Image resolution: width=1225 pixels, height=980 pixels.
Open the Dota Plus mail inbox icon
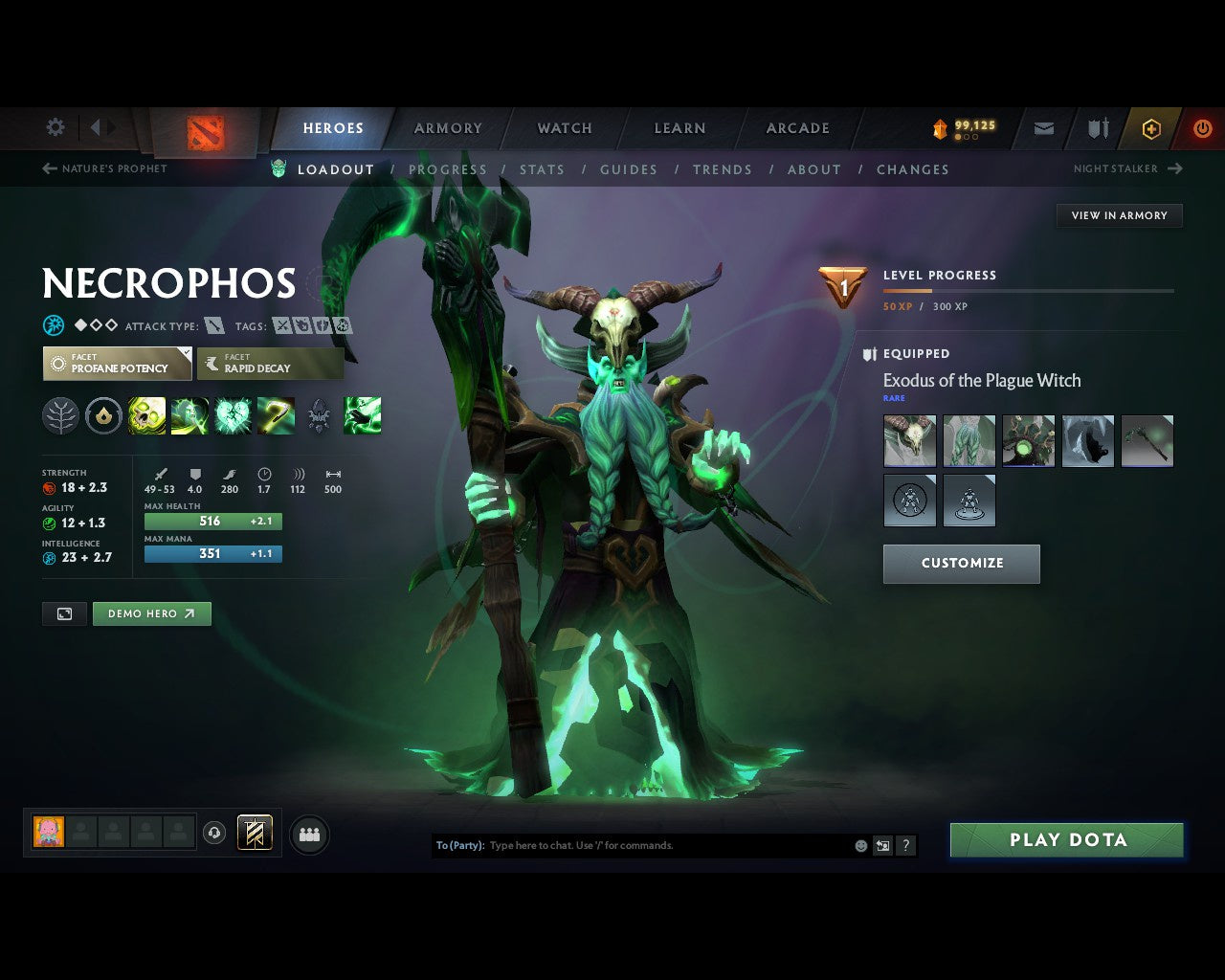1043,127
